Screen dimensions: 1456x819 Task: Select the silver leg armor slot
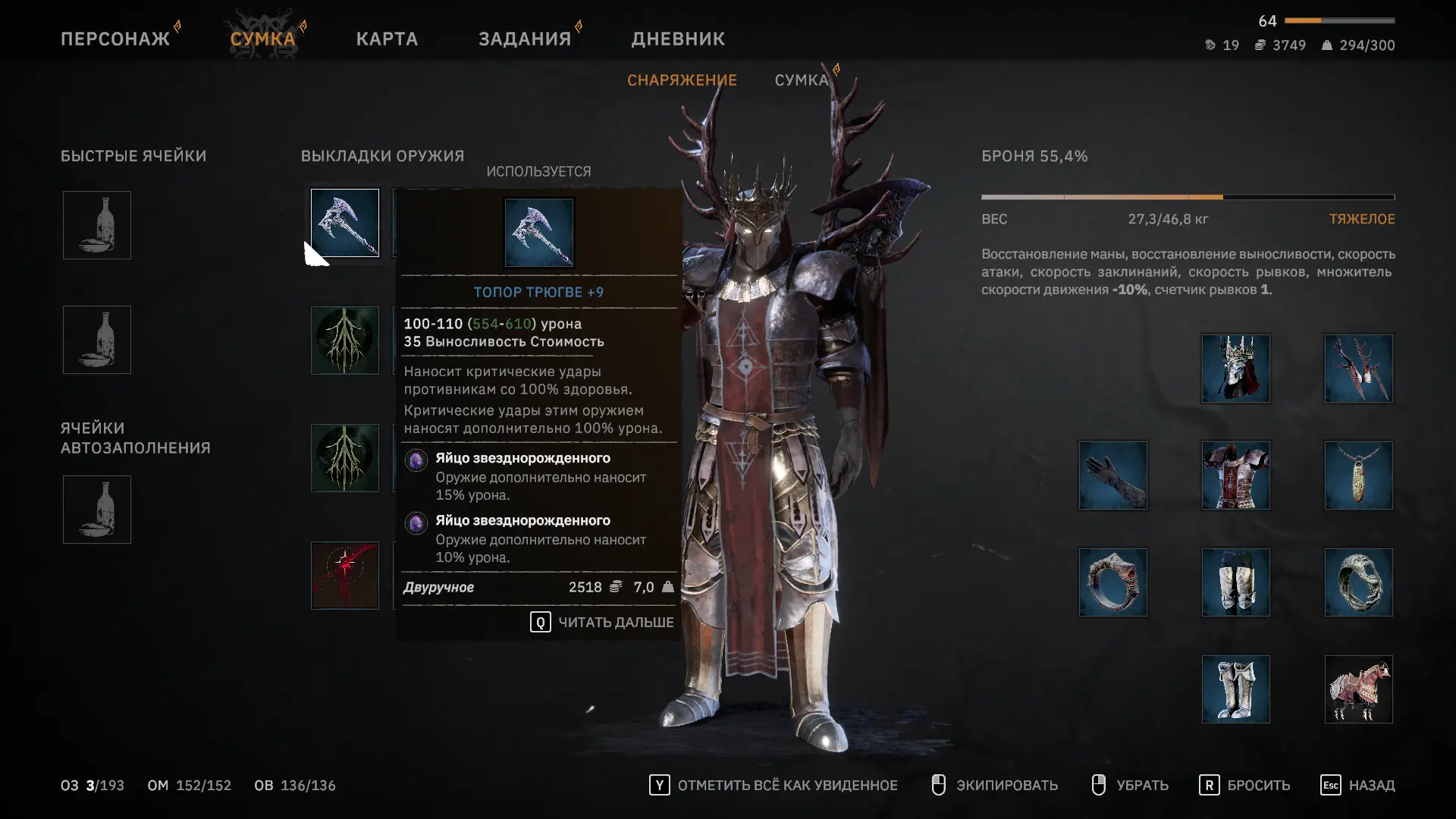1236,582
